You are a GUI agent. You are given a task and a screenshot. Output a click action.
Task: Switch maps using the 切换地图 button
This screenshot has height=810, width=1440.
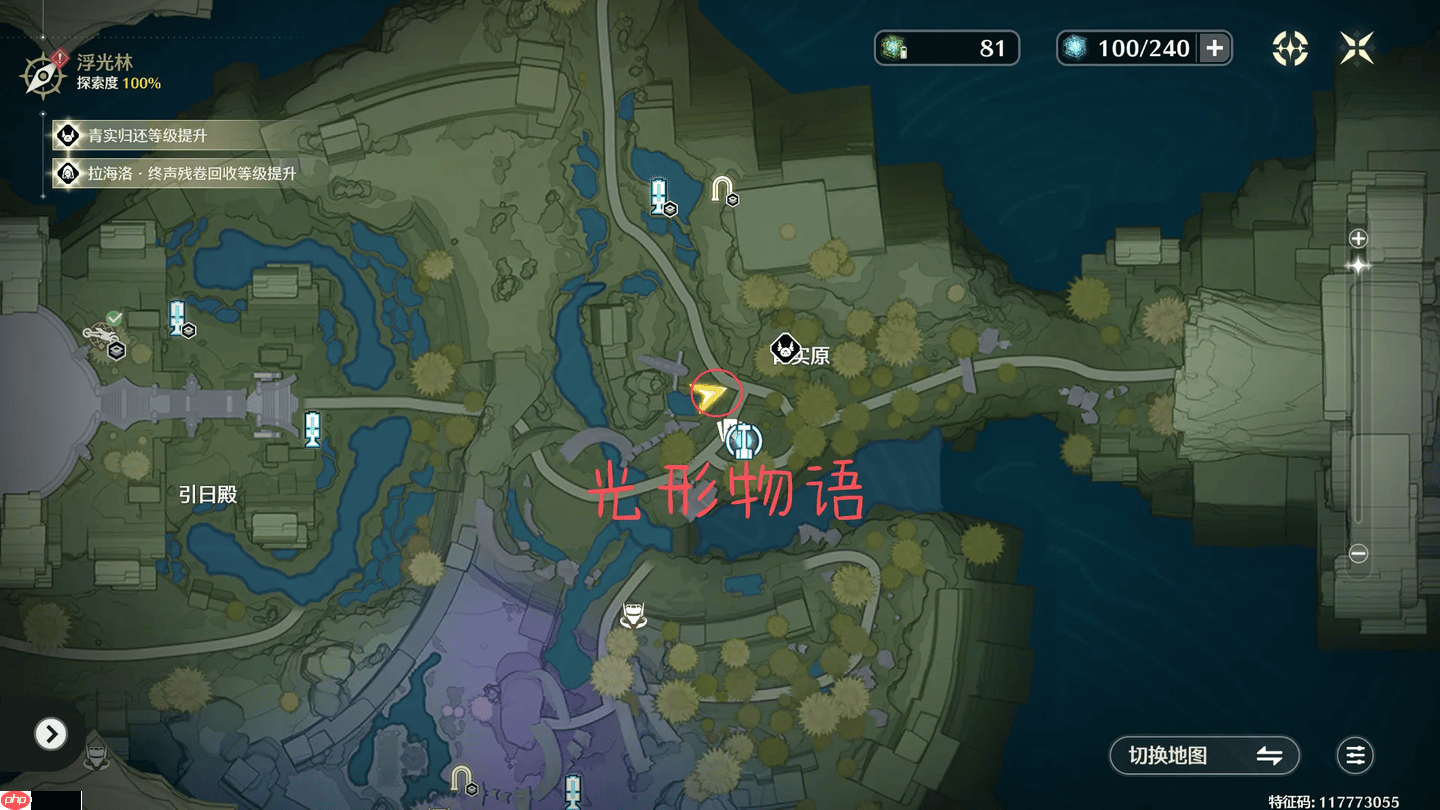[1204, 756]
